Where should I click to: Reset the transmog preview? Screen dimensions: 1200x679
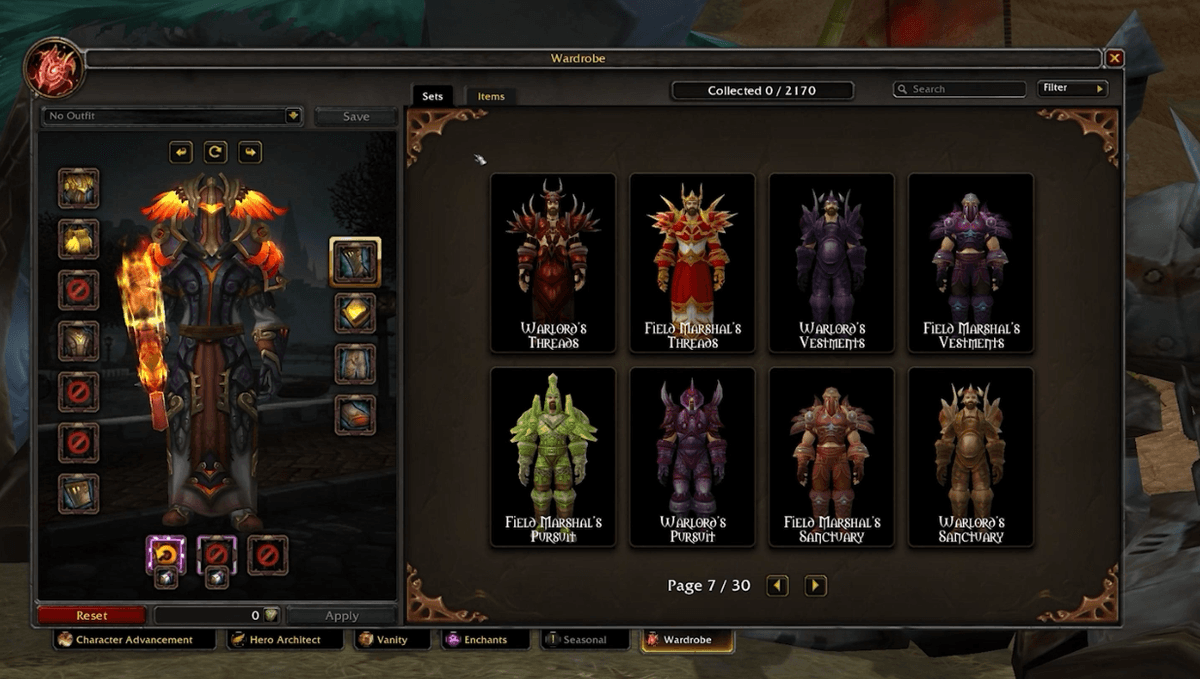(x=91, y=615)
